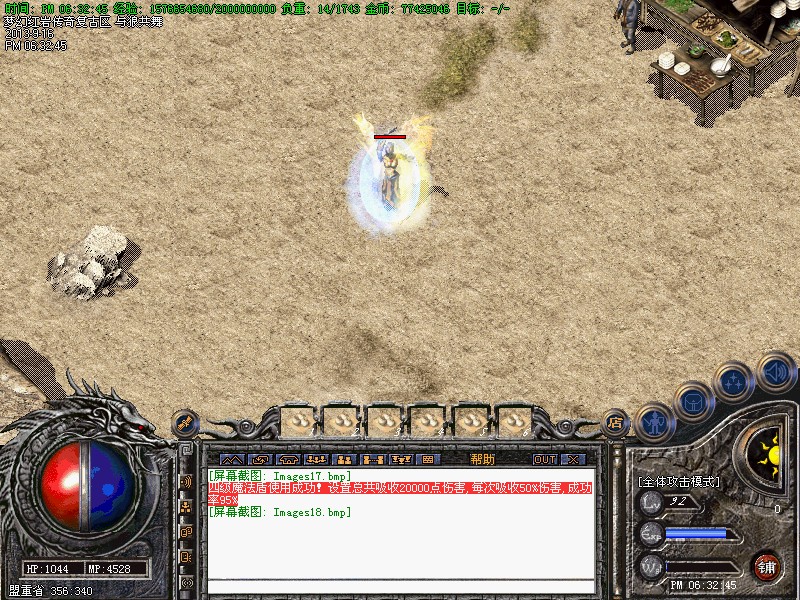Use belt slot 6 item
Viewport: 800px width, 600px height.
(514, 421)
